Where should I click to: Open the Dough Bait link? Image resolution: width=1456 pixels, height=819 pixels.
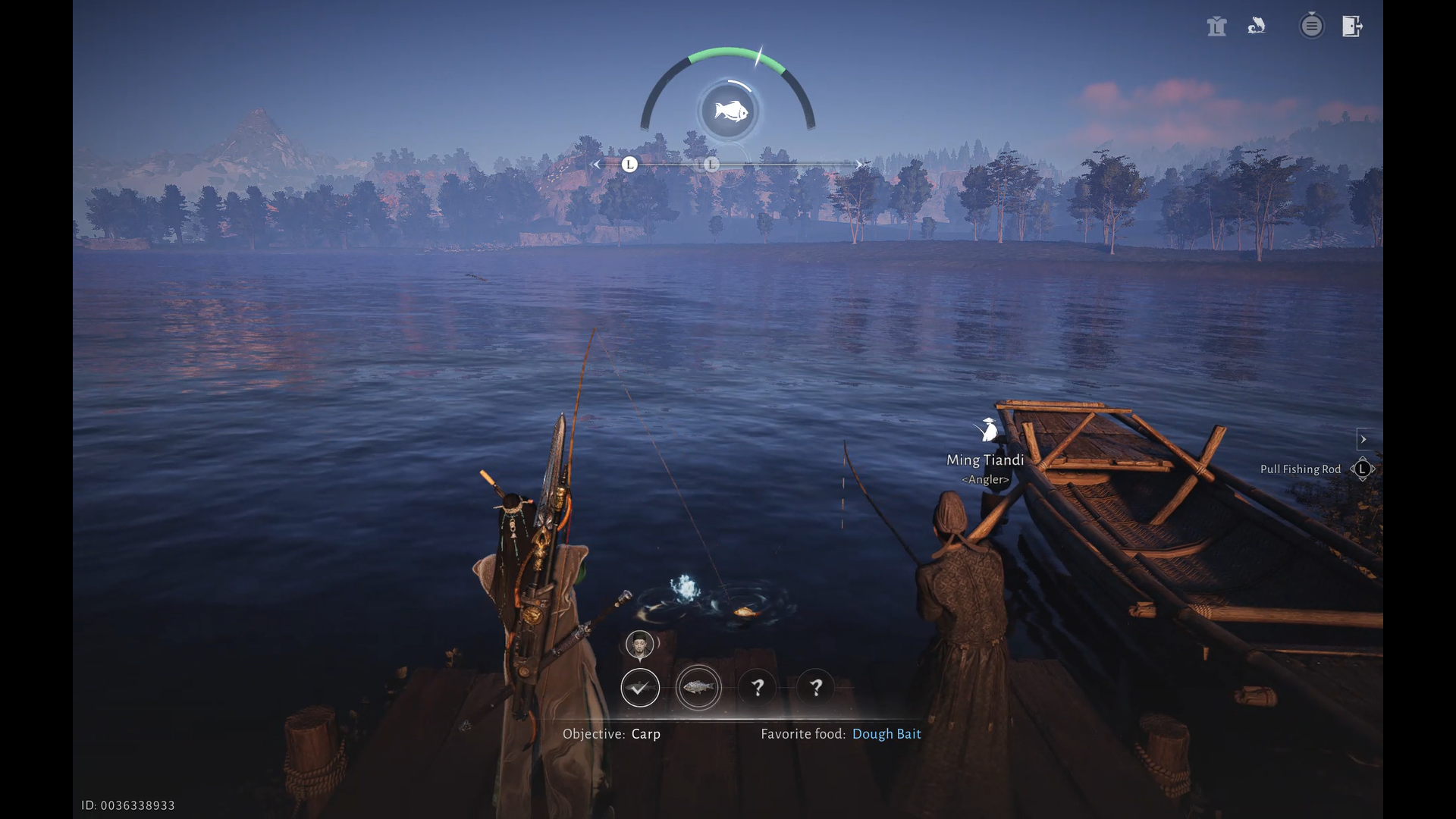click(886, 734)
